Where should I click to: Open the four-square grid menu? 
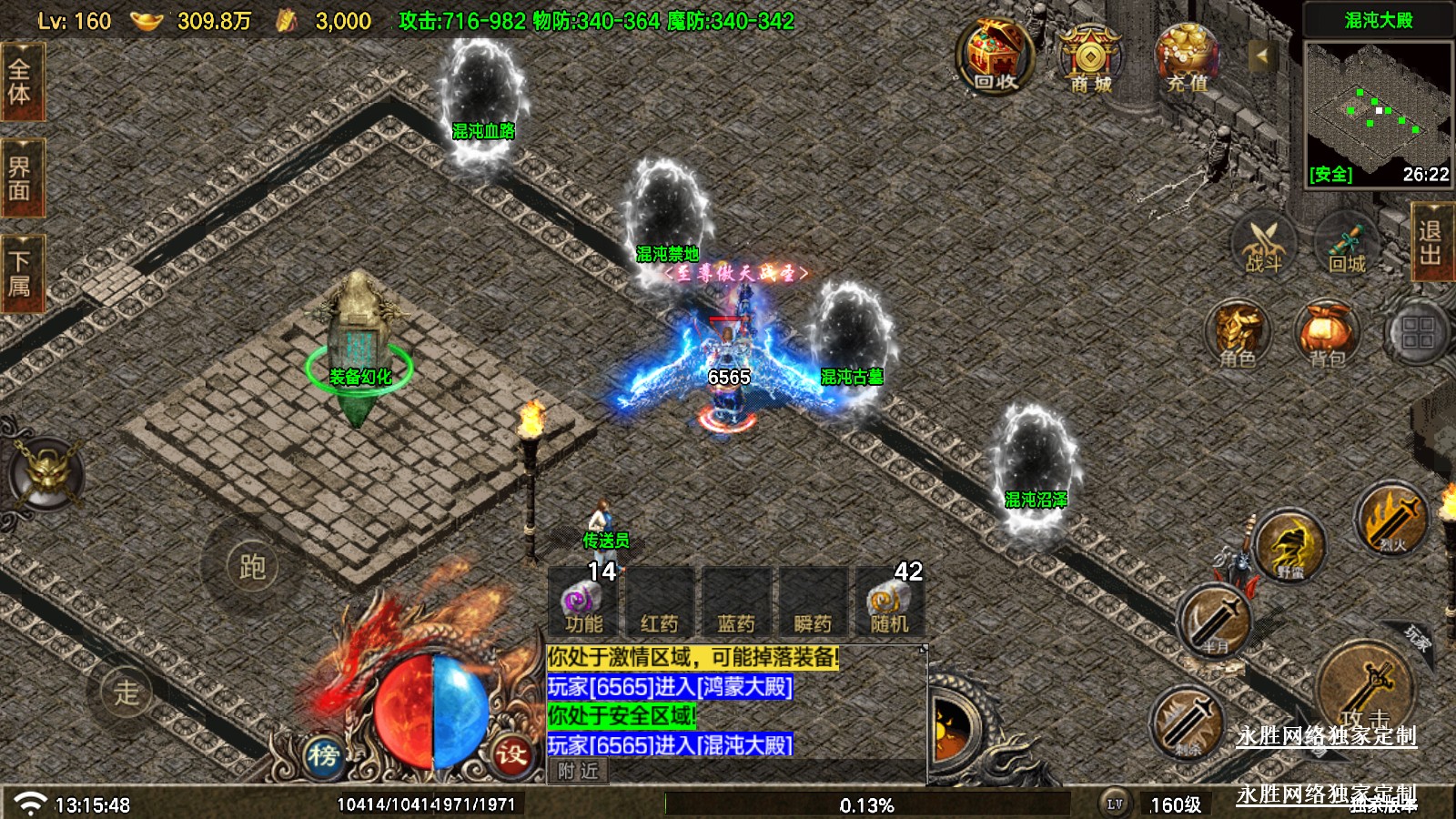(1417, 334)
